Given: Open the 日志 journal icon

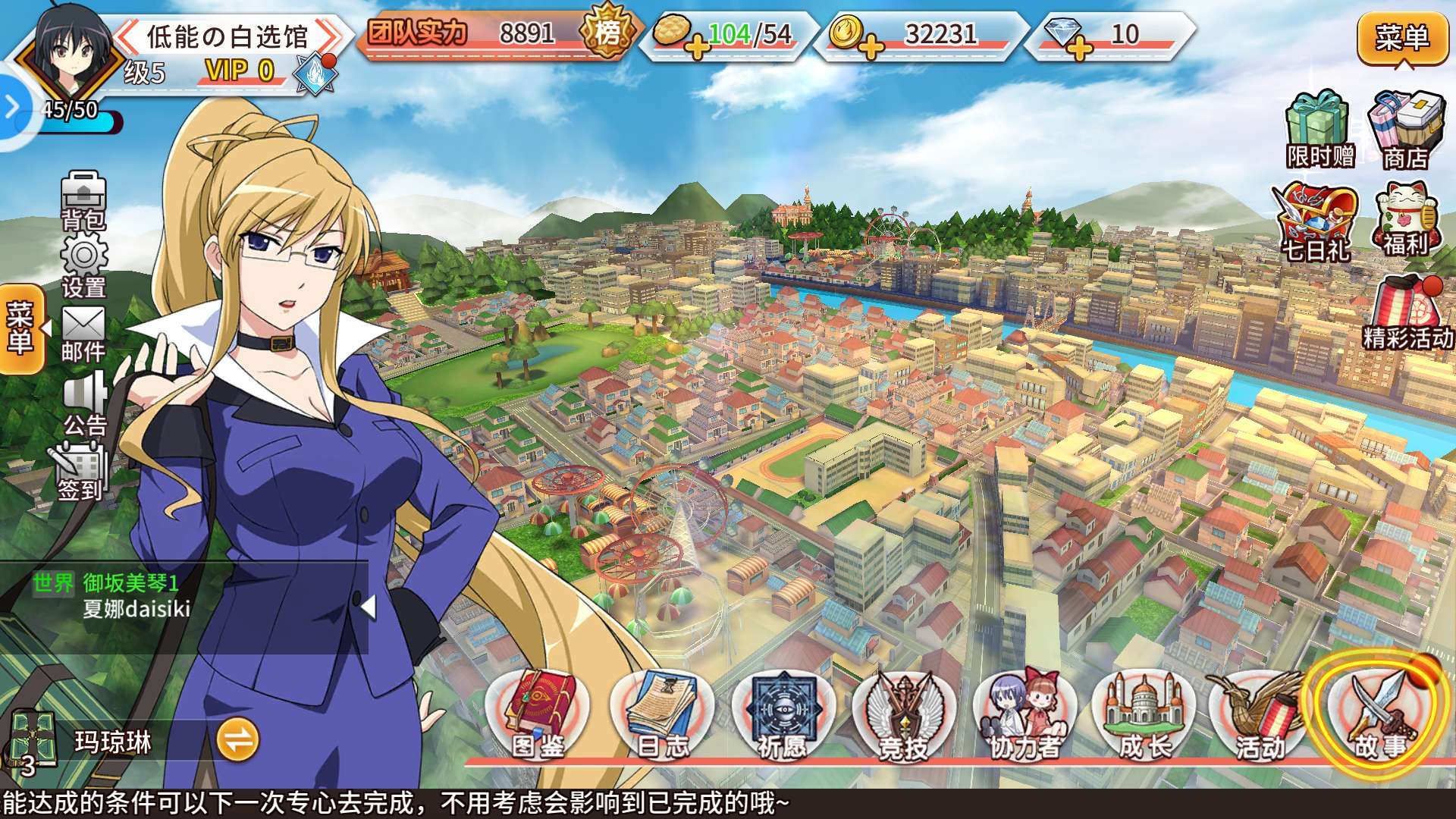Looking at the screenshot, I should coord(661,717).
